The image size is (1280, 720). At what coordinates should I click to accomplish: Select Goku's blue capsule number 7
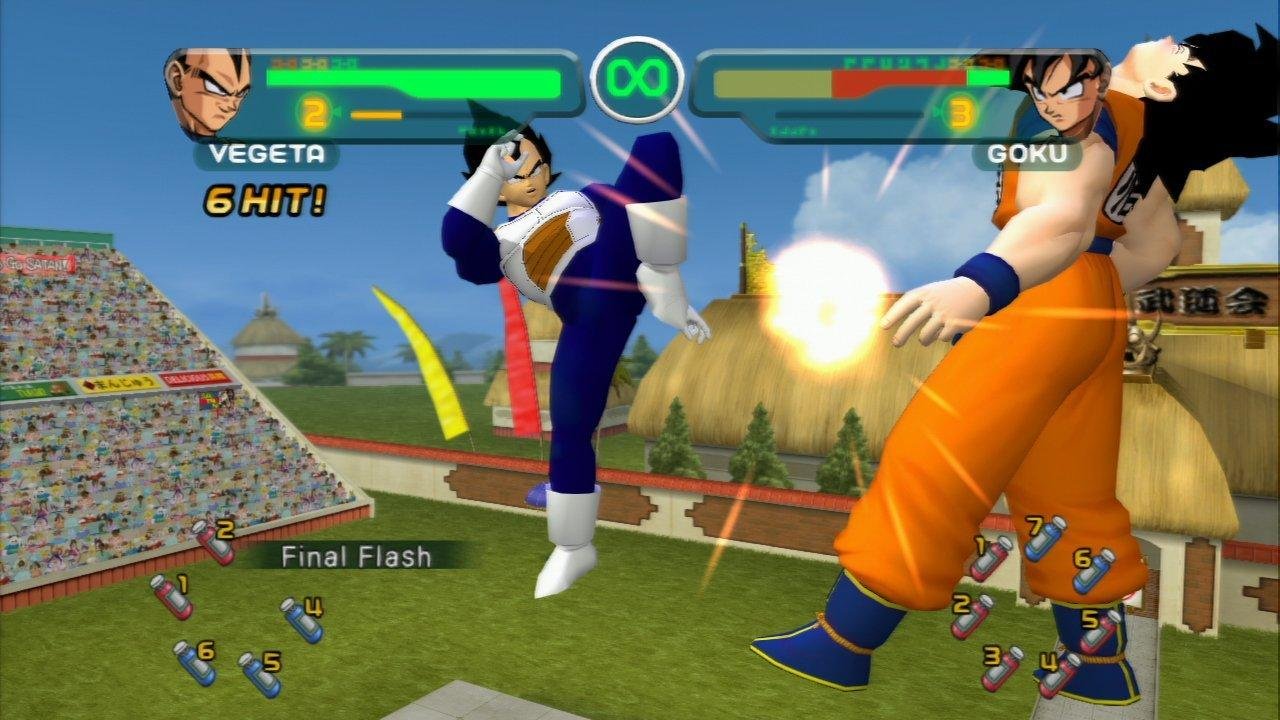(1044, 539)
